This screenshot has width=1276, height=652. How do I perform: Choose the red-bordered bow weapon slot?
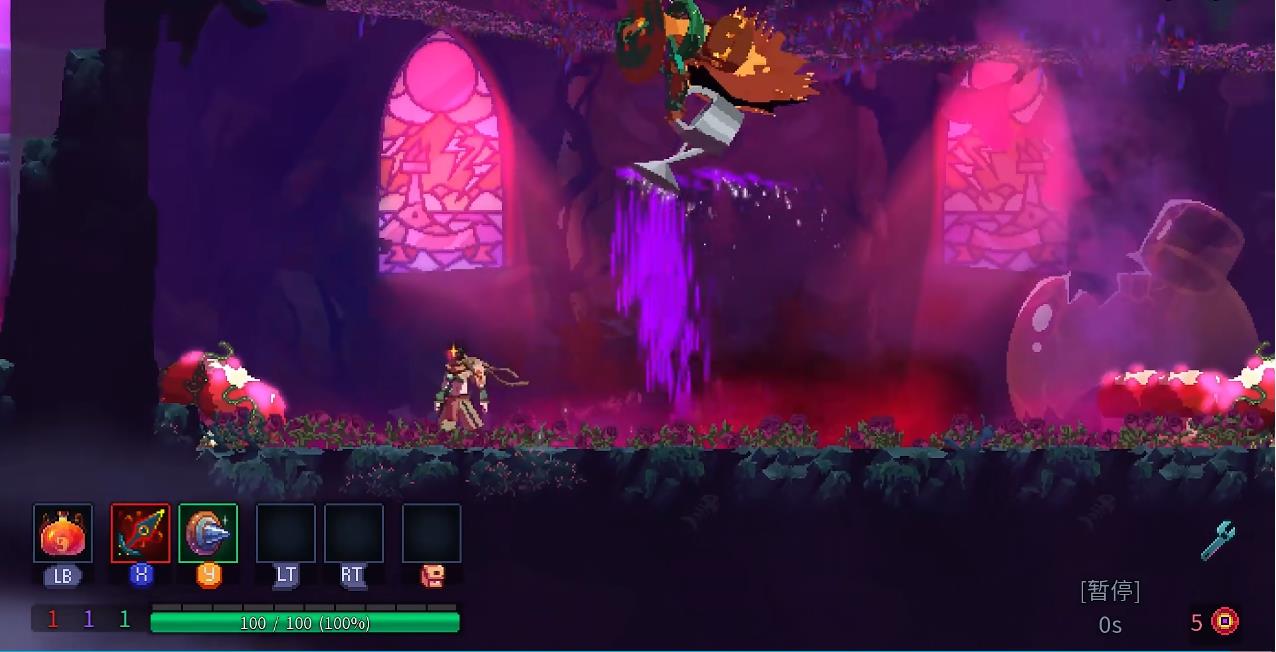tap(140, 533)
